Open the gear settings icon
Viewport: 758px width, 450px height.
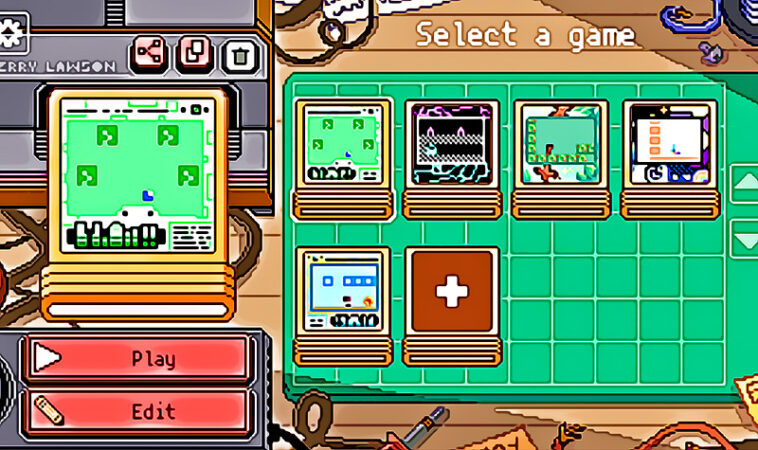12,32
